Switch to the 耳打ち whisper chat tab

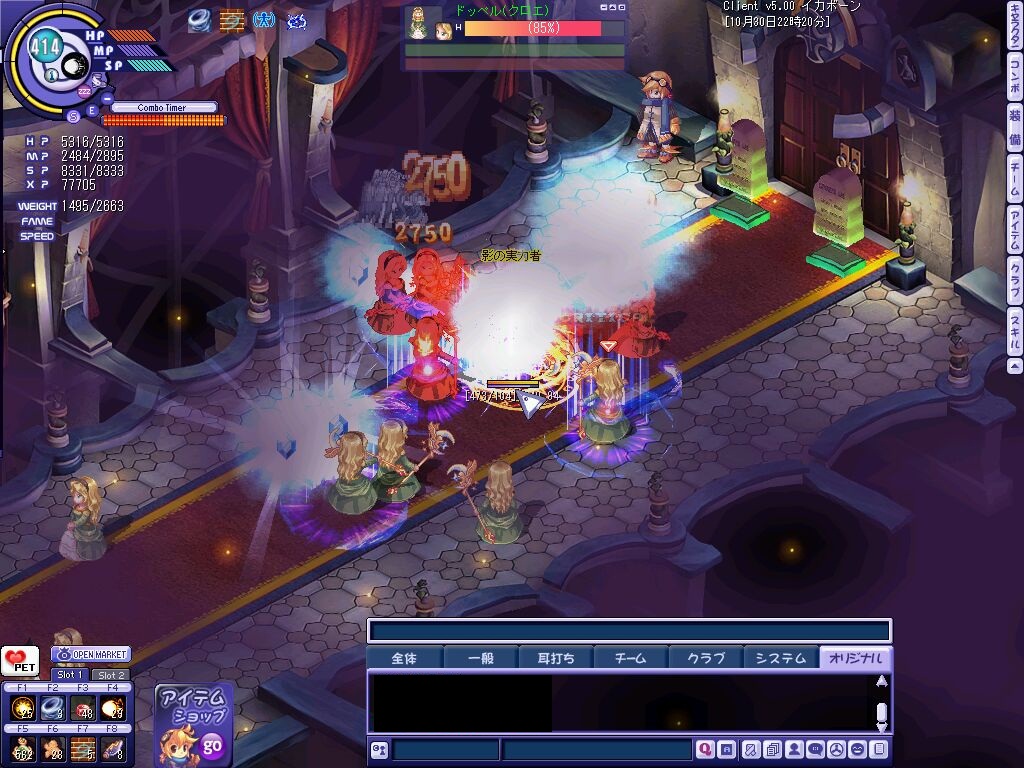tap(555, 658)
